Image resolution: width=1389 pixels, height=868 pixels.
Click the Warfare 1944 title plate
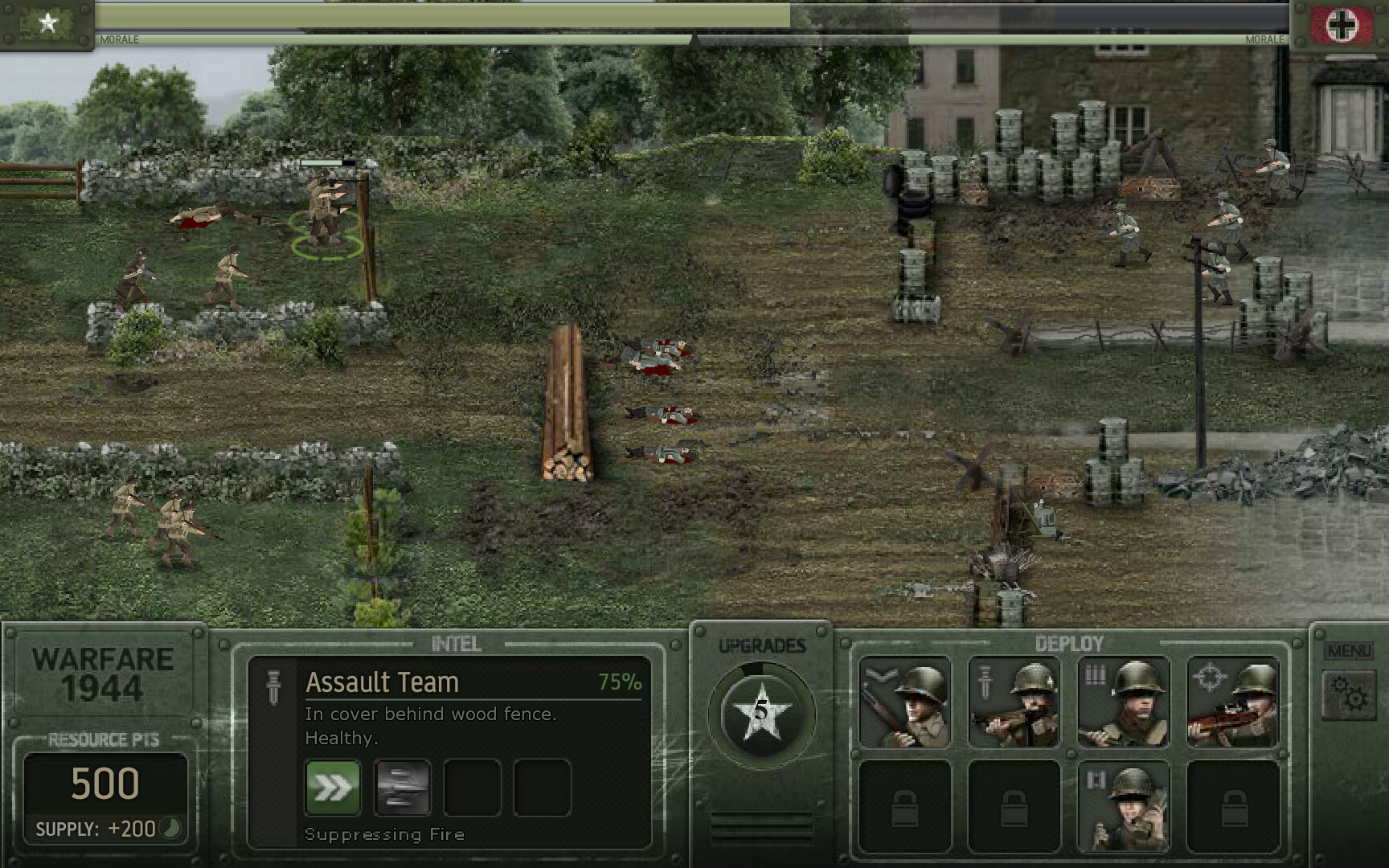[x=103, y=675]
